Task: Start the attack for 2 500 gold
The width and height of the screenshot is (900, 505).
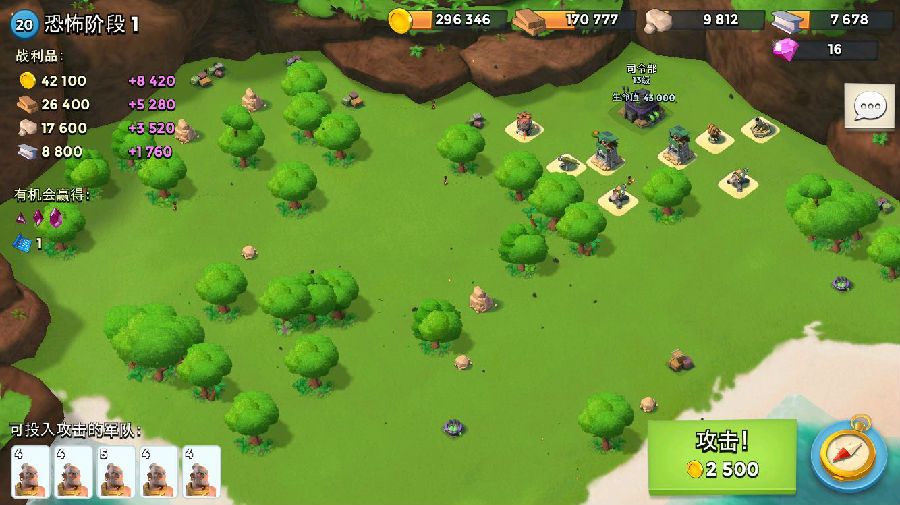Action: coord(721,456)
